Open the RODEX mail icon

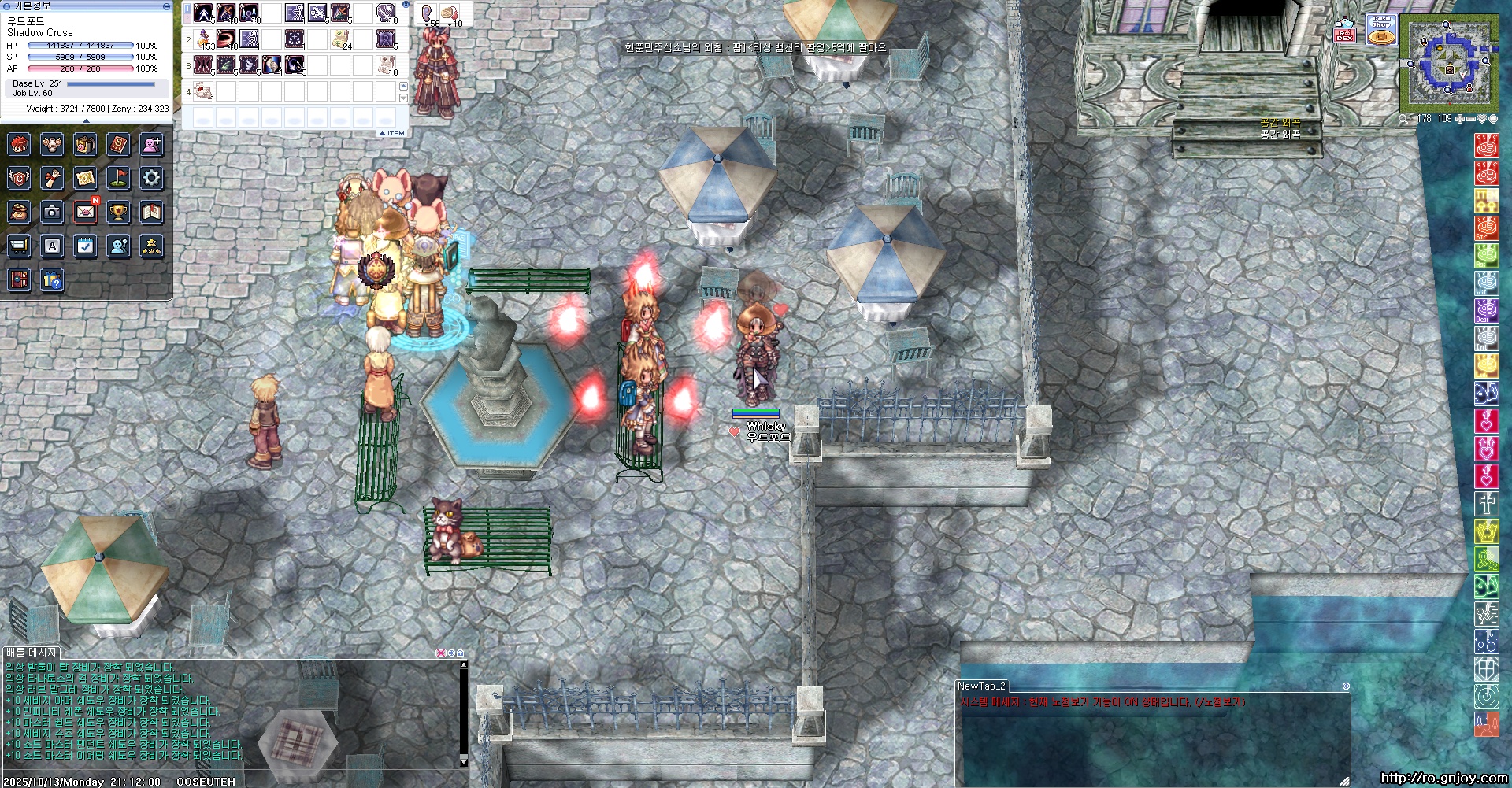click(x=1344, y=30)
